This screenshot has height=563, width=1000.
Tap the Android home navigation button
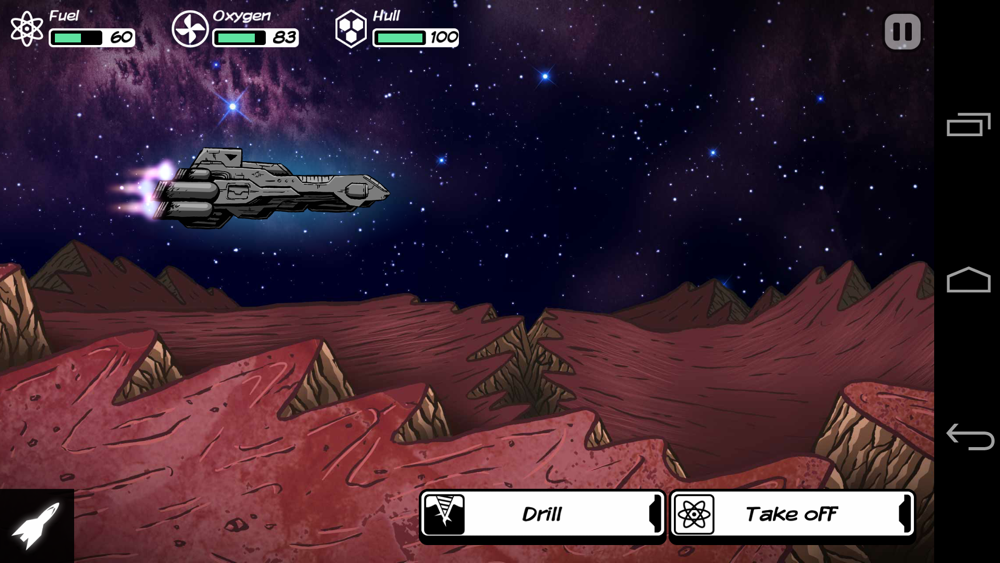point(968,280)
